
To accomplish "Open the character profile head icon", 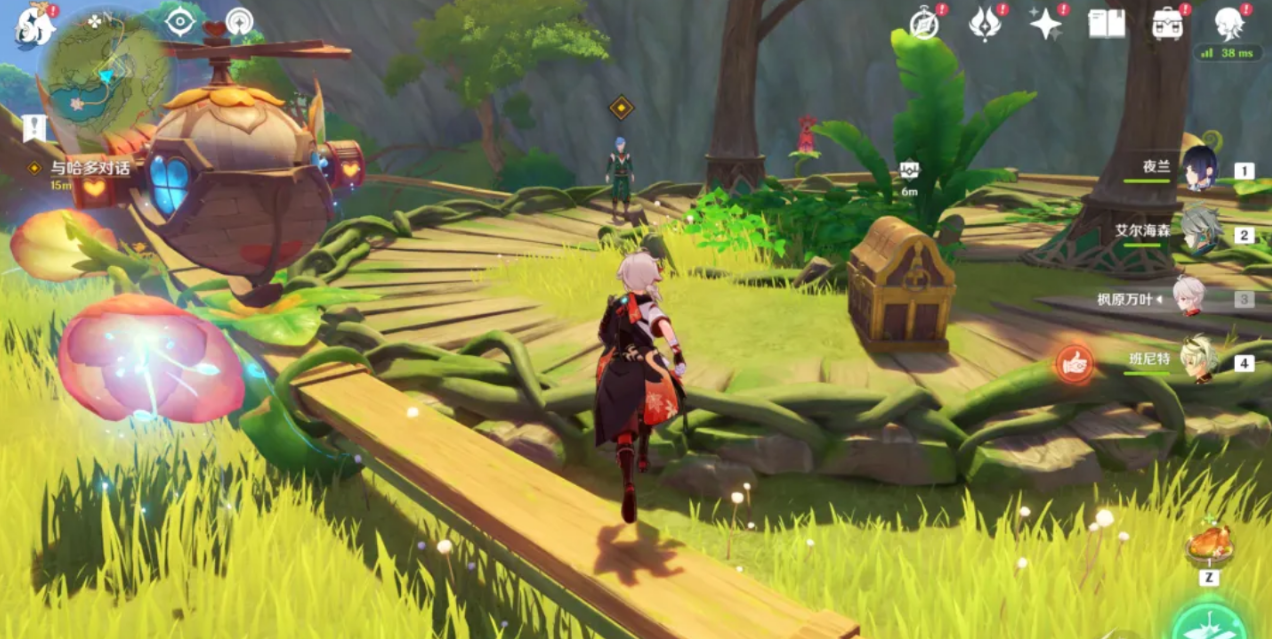I will (1229, 23).
